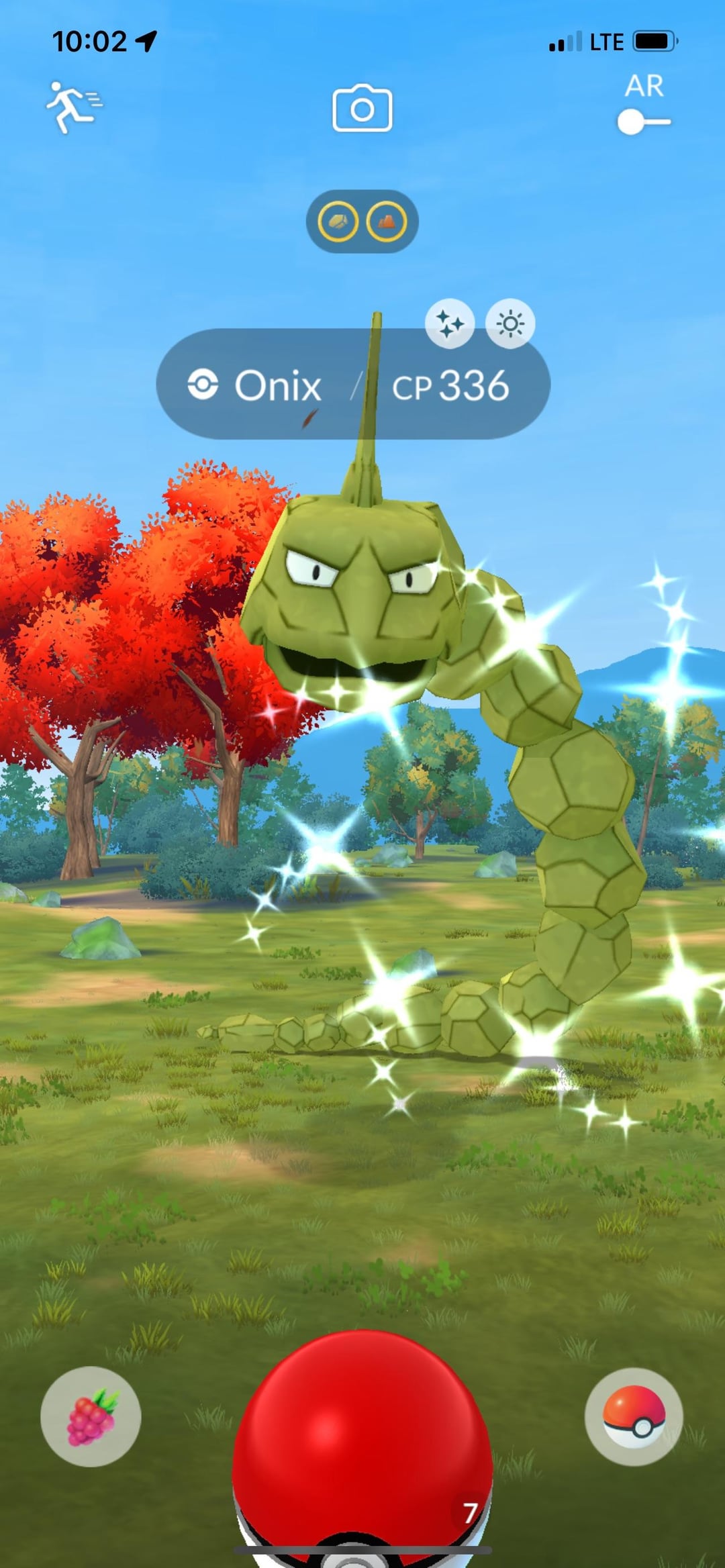Tap the running figure flee button

[73, 107]
